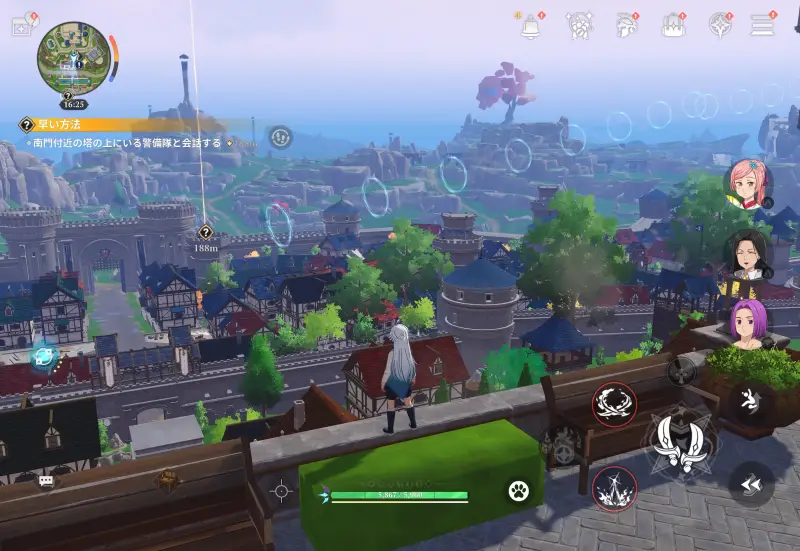Activate the swirling slash skill

(614, 404)
